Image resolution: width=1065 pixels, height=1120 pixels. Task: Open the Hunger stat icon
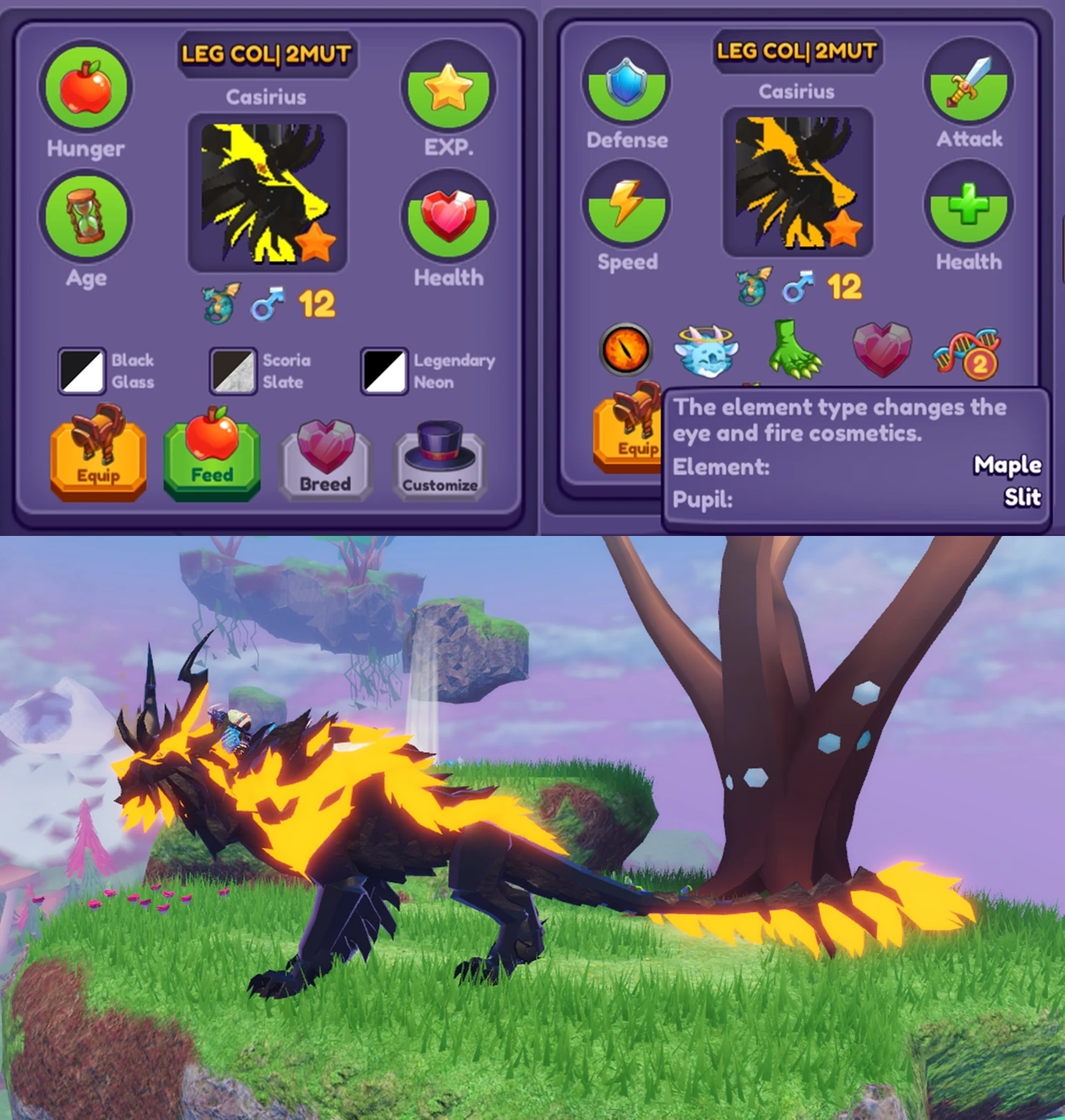pyautogui.click(x=86, y=86)
